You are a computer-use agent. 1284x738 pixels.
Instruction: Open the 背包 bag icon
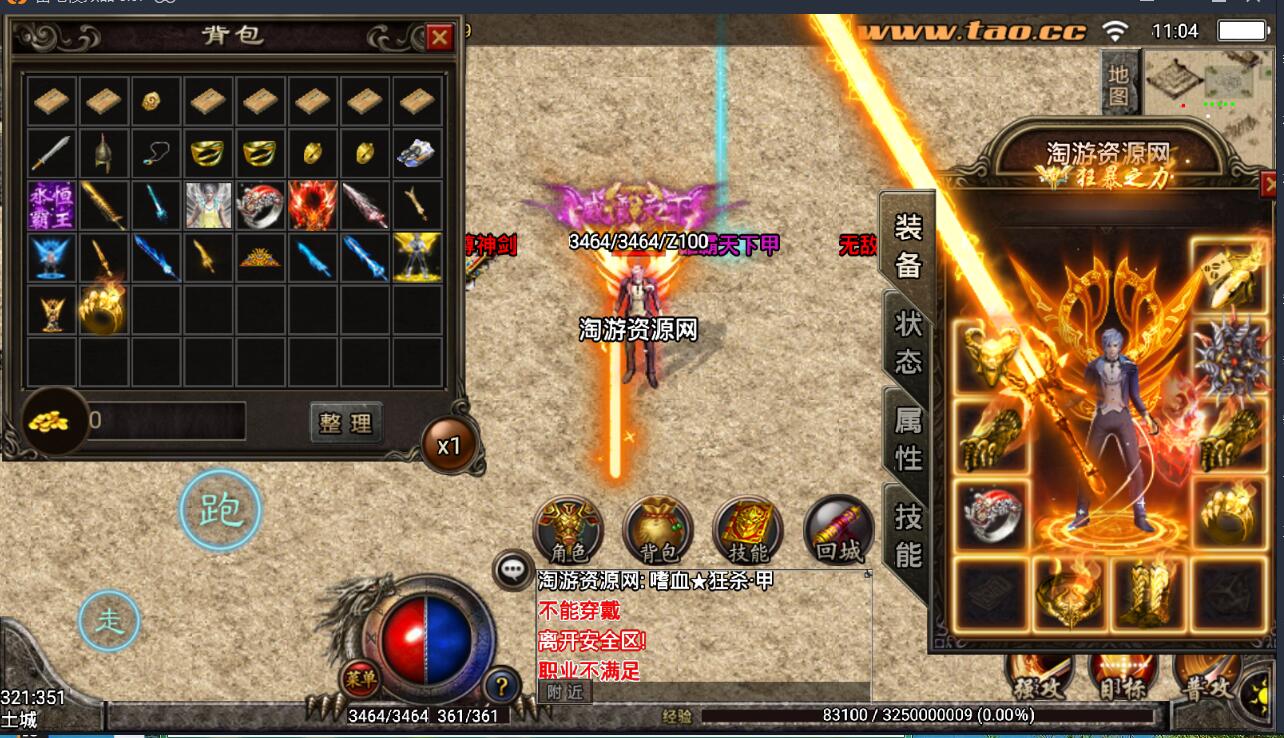(x=658, y=529)
